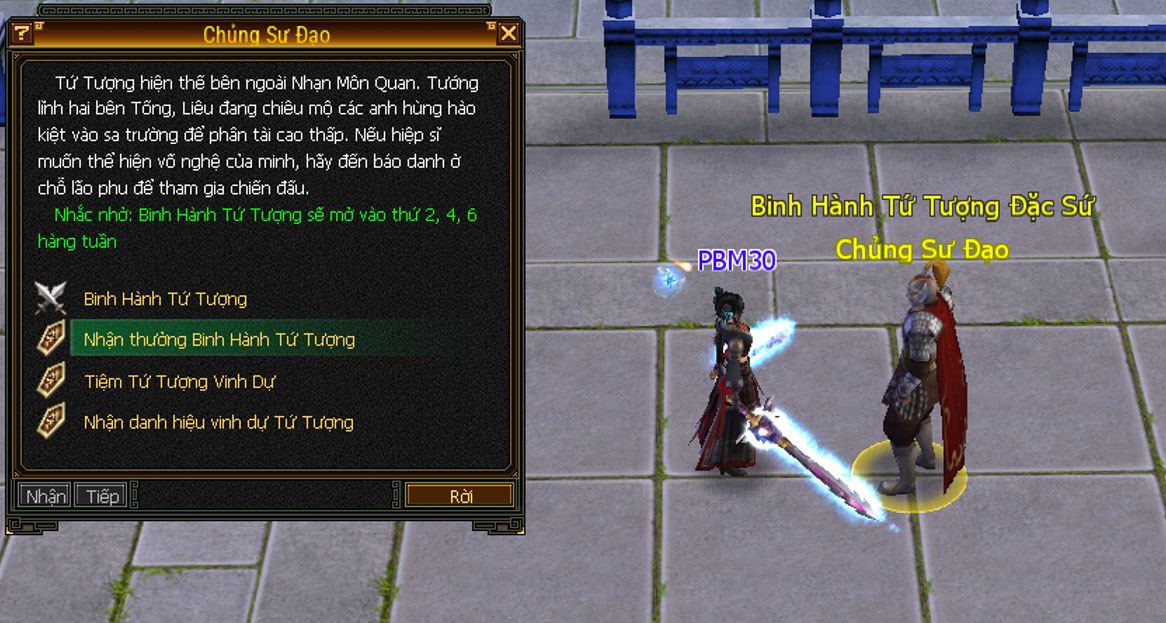Choose Nhận danh hiệu vinh dự Tứ Tượng
The height and width of the screenshot is (623, 1166).
click(x=218, y=423)
